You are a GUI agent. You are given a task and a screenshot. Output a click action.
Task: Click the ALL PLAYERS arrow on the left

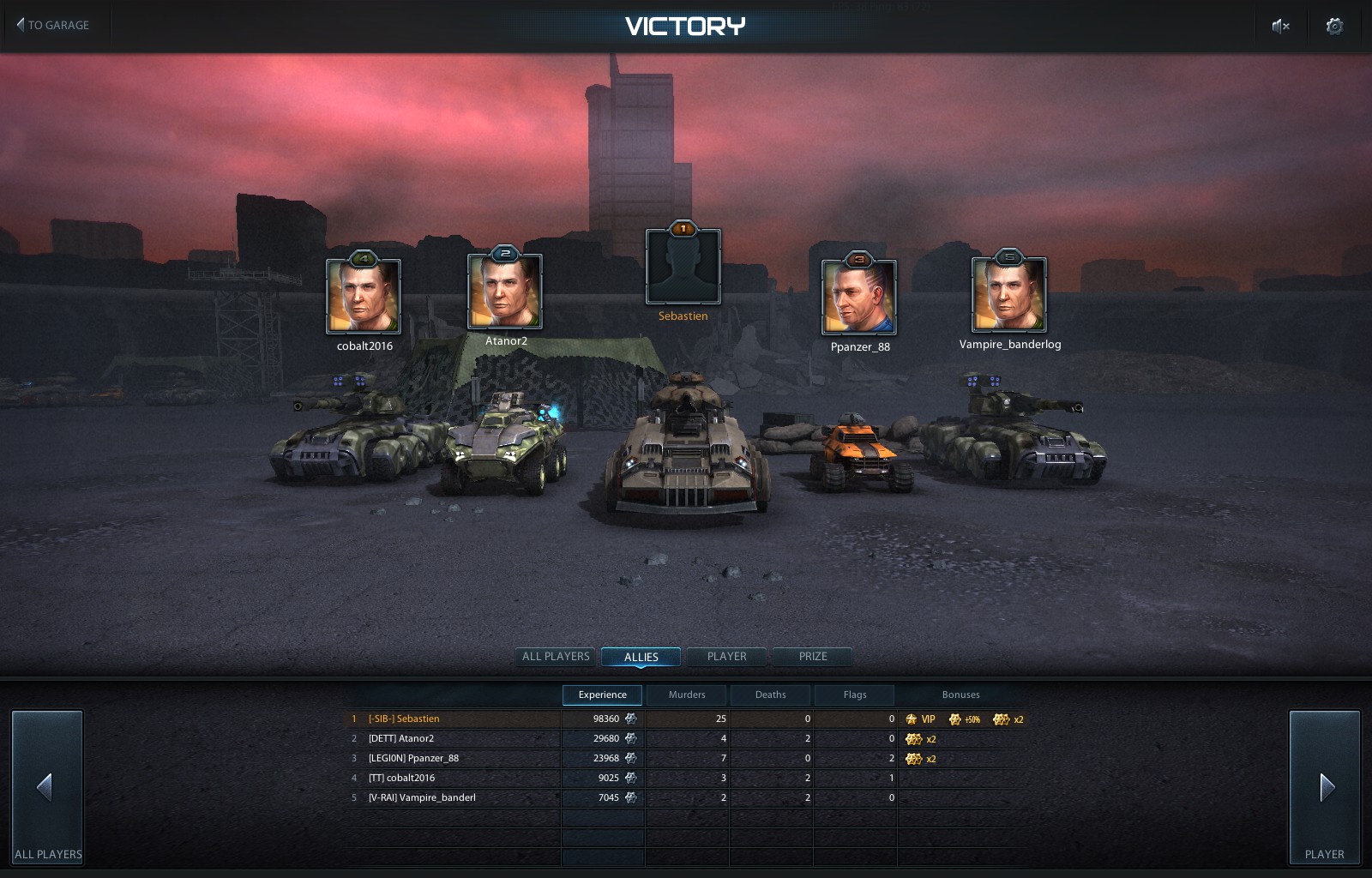pyautogui.click(x=47, y=785)
